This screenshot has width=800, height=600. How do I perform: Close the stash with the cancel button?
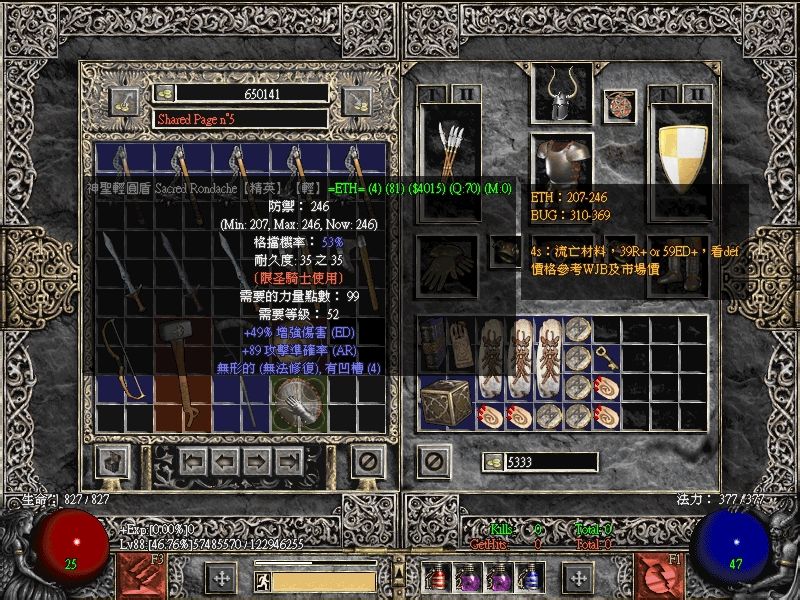pyautogui.click(x=367, y=461)
